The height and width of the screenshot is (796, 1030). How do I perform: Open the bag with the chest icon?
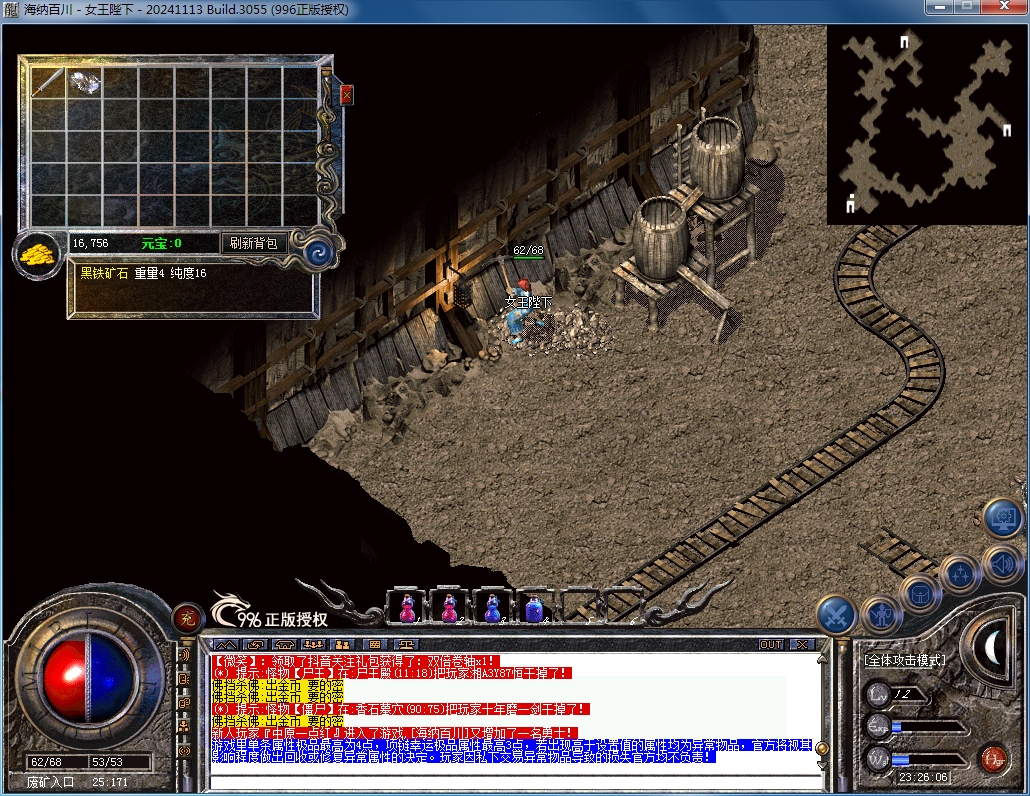[x=920, y=594]
